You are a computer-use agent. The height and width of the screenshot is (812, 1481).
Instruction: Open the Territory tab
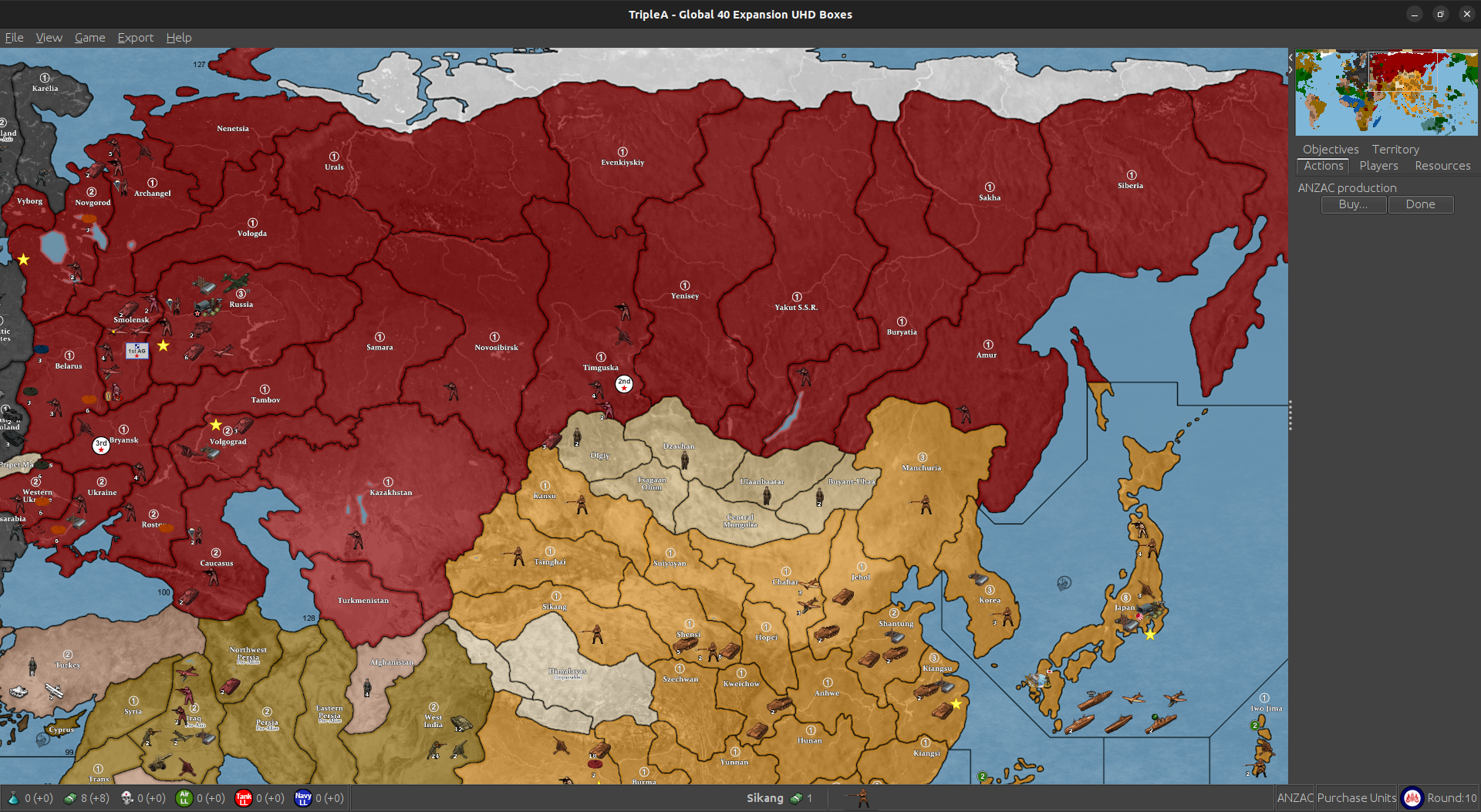coord(1395,149)
